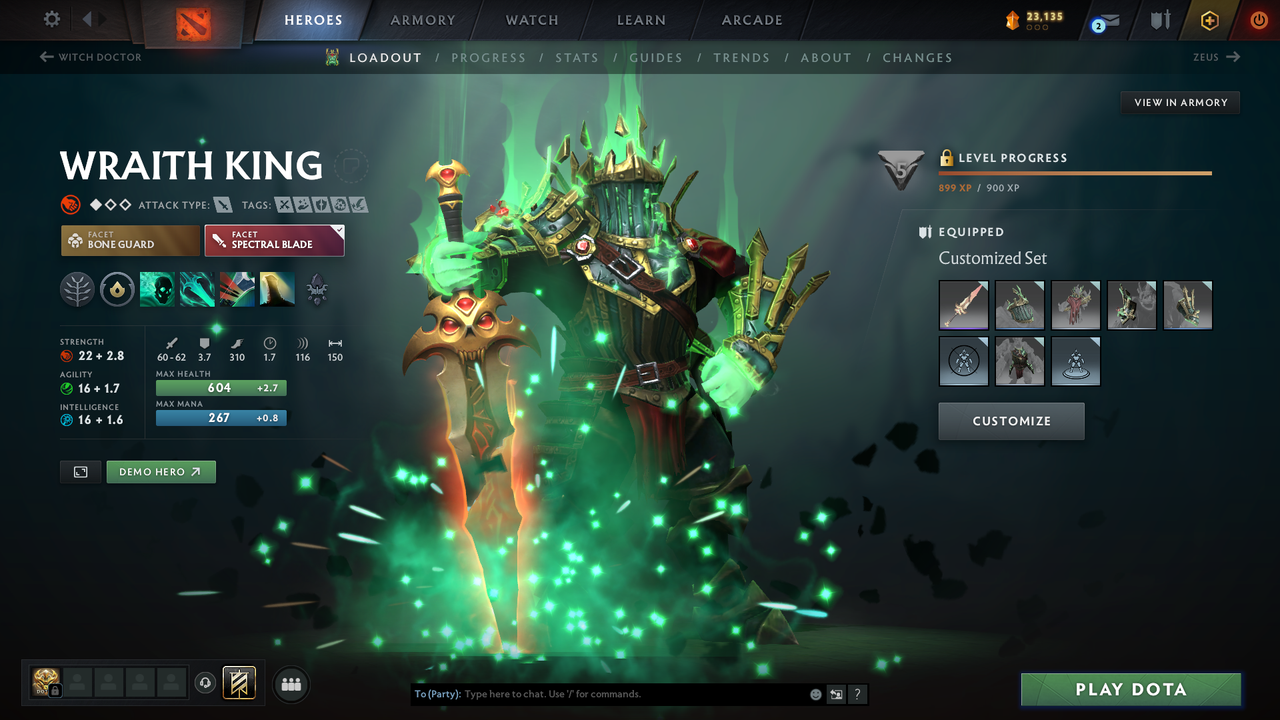
Task: Click the CUSTOMIZE button
Action: (1010, 420)
